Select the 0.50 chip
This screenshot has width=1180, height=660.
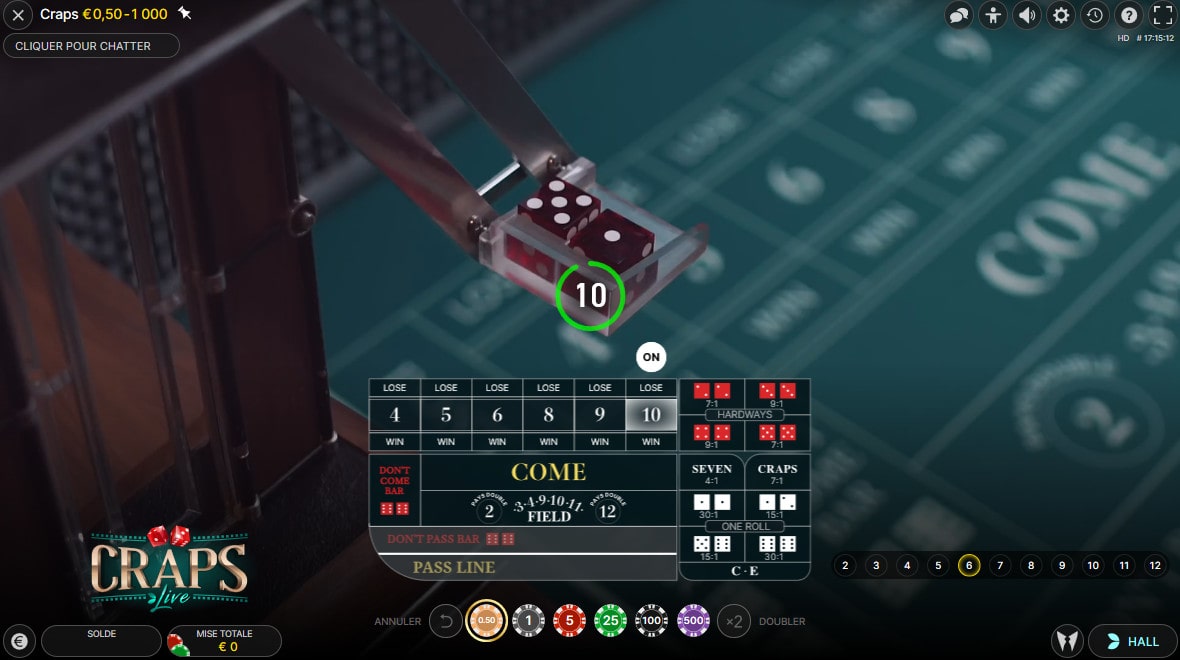487,621
